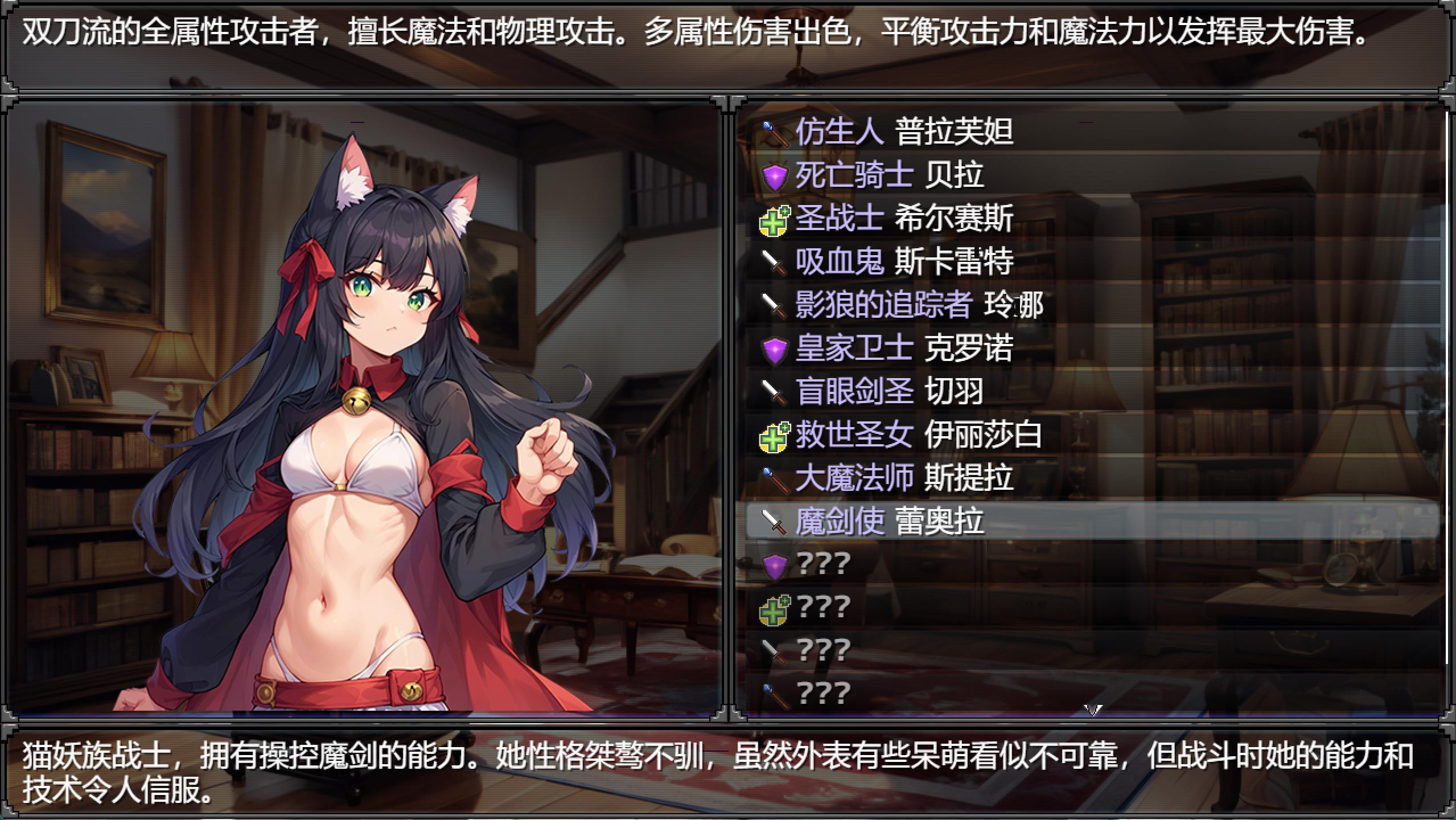Select 仿生人 普拉芙妲 from the list
1456x820 pixels.
click(904, 132)
